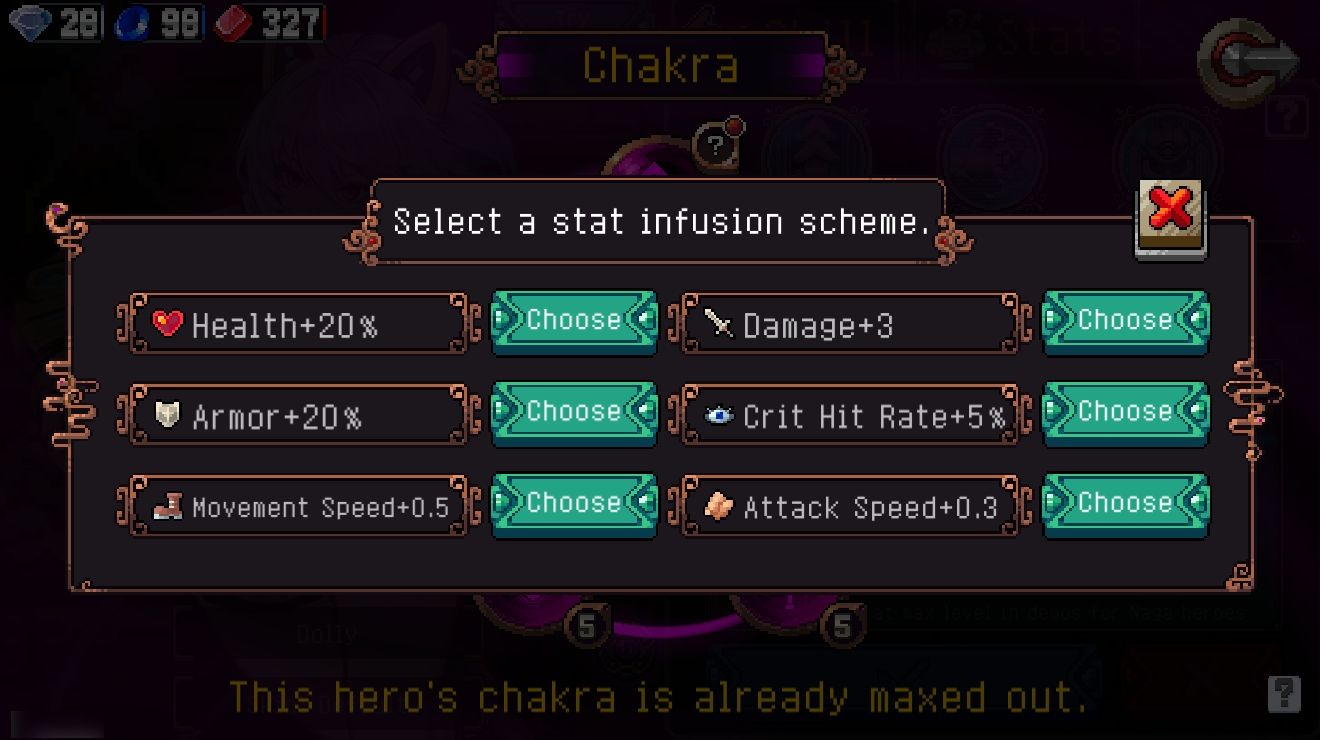Choose the Health+20% infusion scheme
Viewport: 1320px width, 740px height.
574,321
